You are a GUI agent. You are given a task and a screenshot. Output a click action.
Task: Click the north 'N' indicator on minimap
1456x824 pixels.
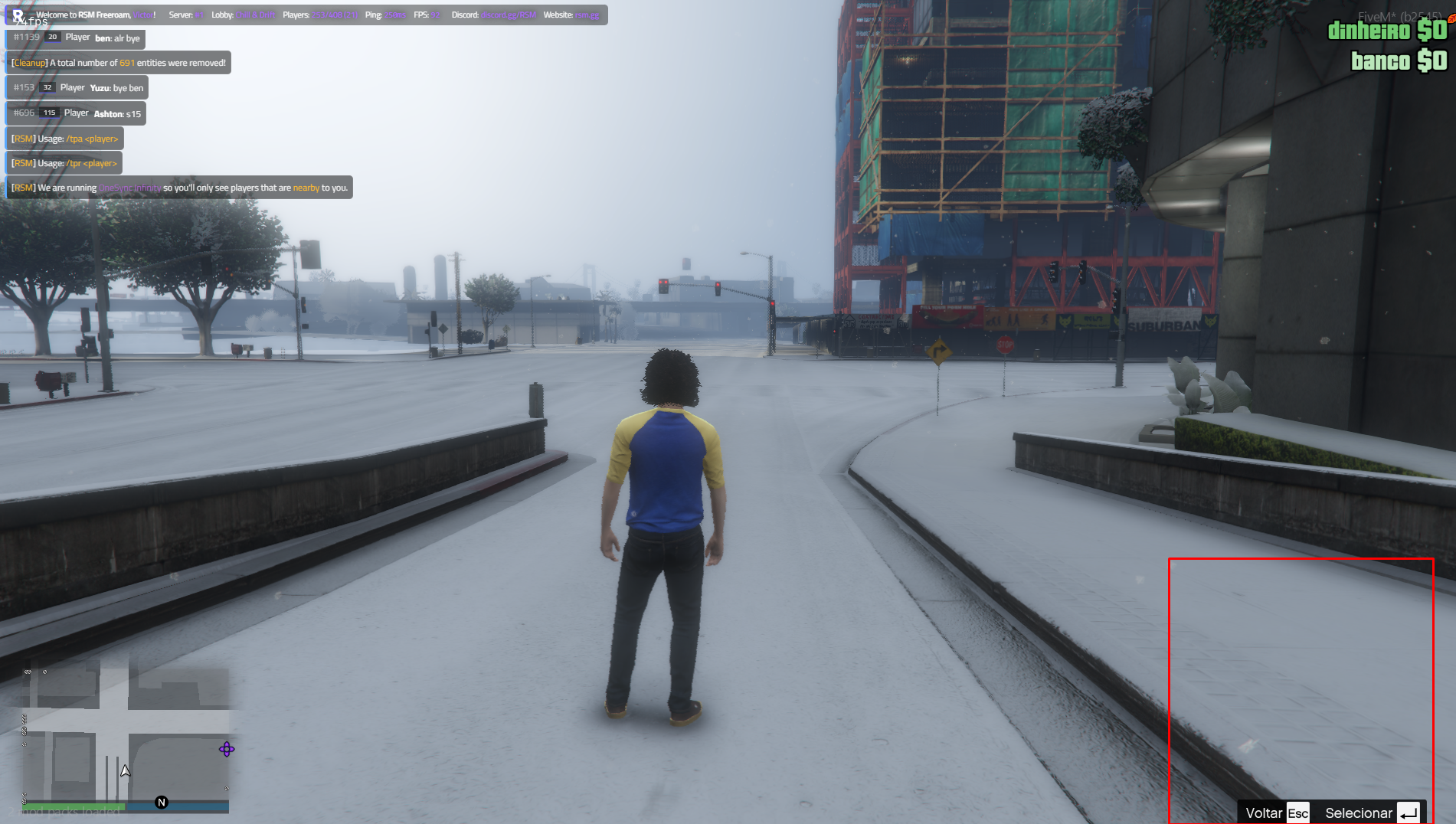[162, 803]
